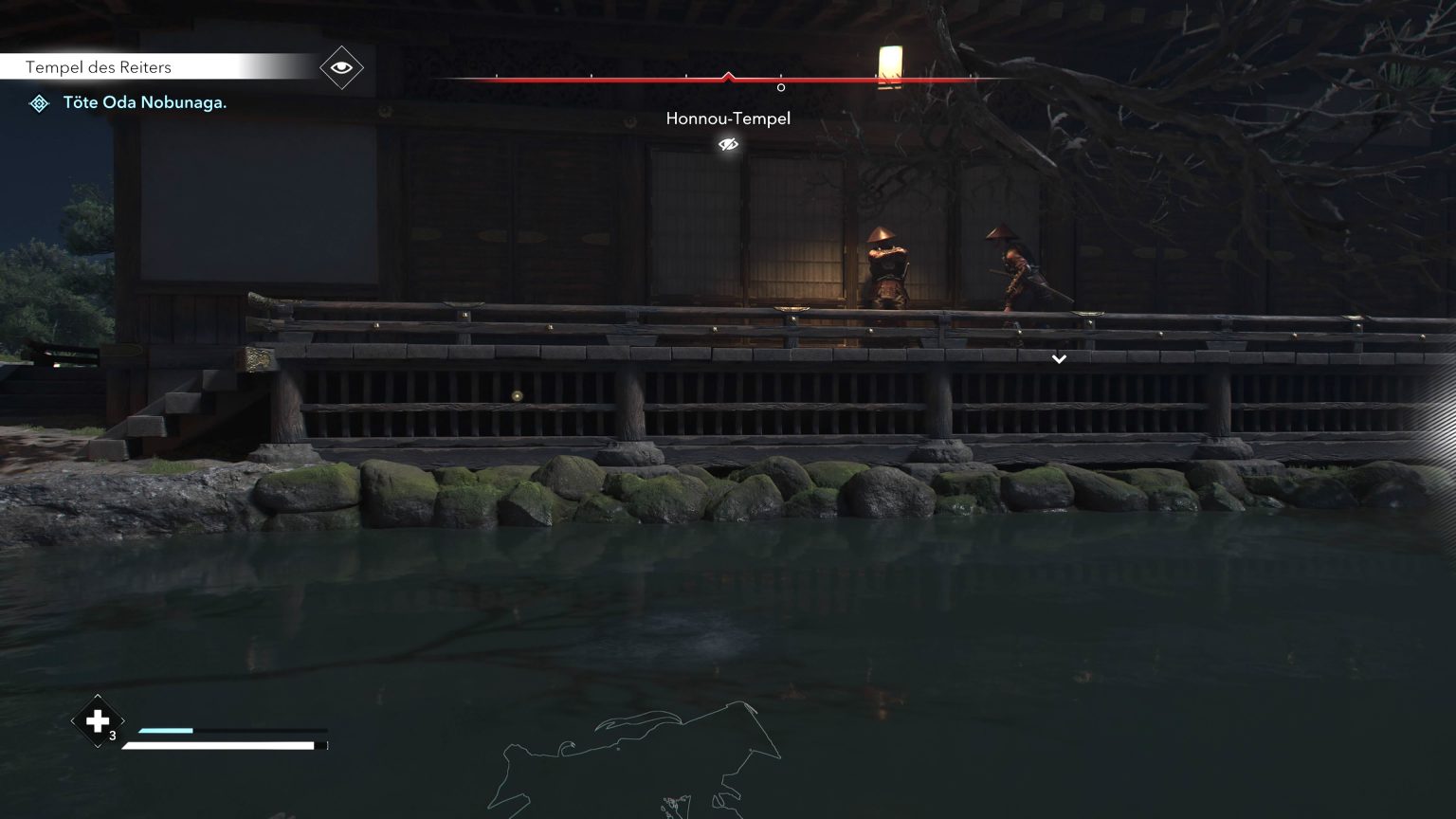The image size is (1456, 819).
Task: Select the white player arrow on the compass
Action: [728, 74]
